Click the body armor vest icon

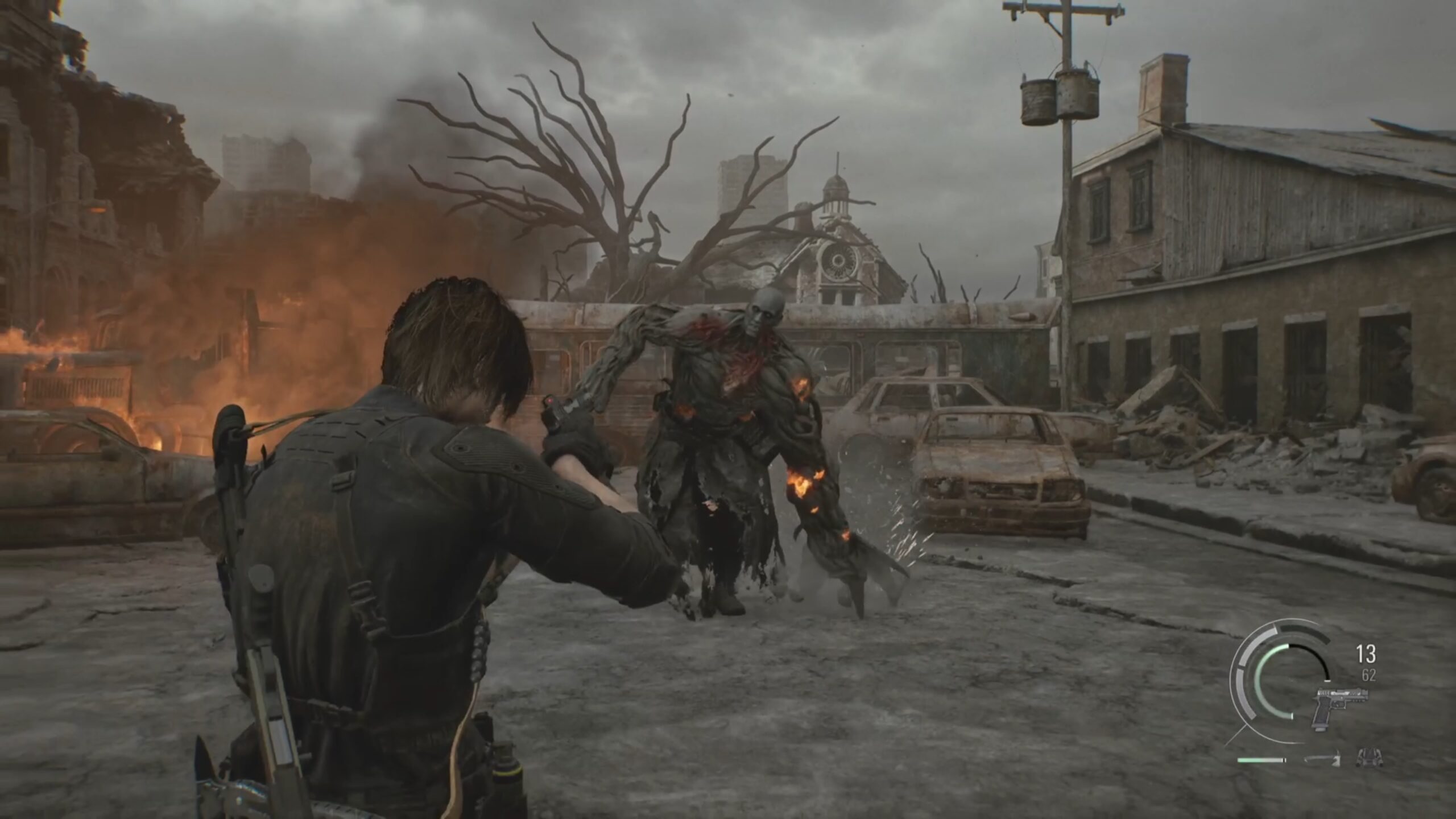(1369, 758)
